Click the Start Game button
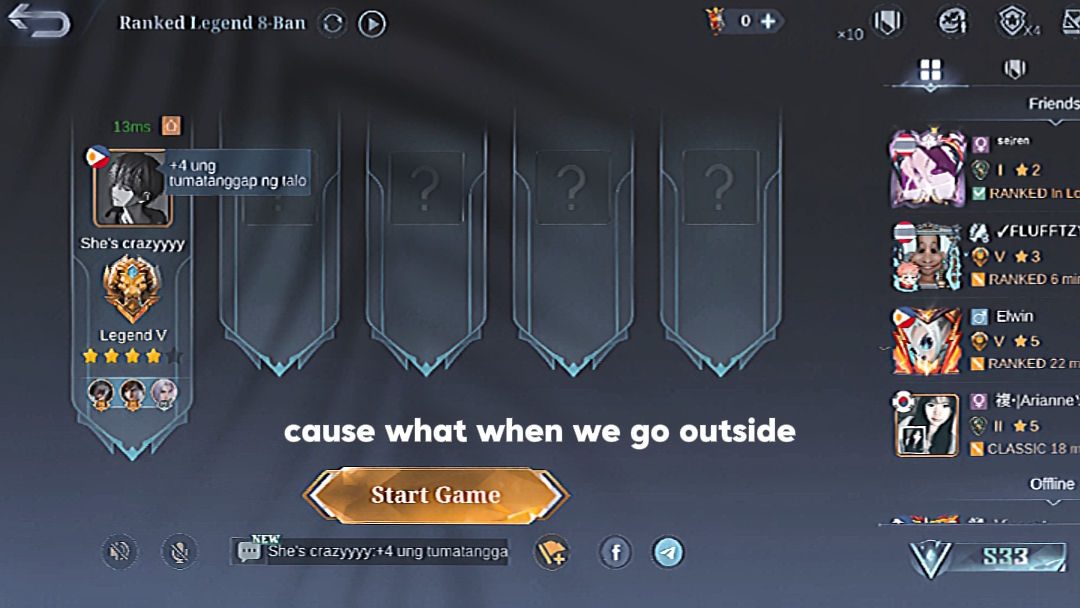Image resolution: width=1080 pixels, height=608 pixels. 436,495
